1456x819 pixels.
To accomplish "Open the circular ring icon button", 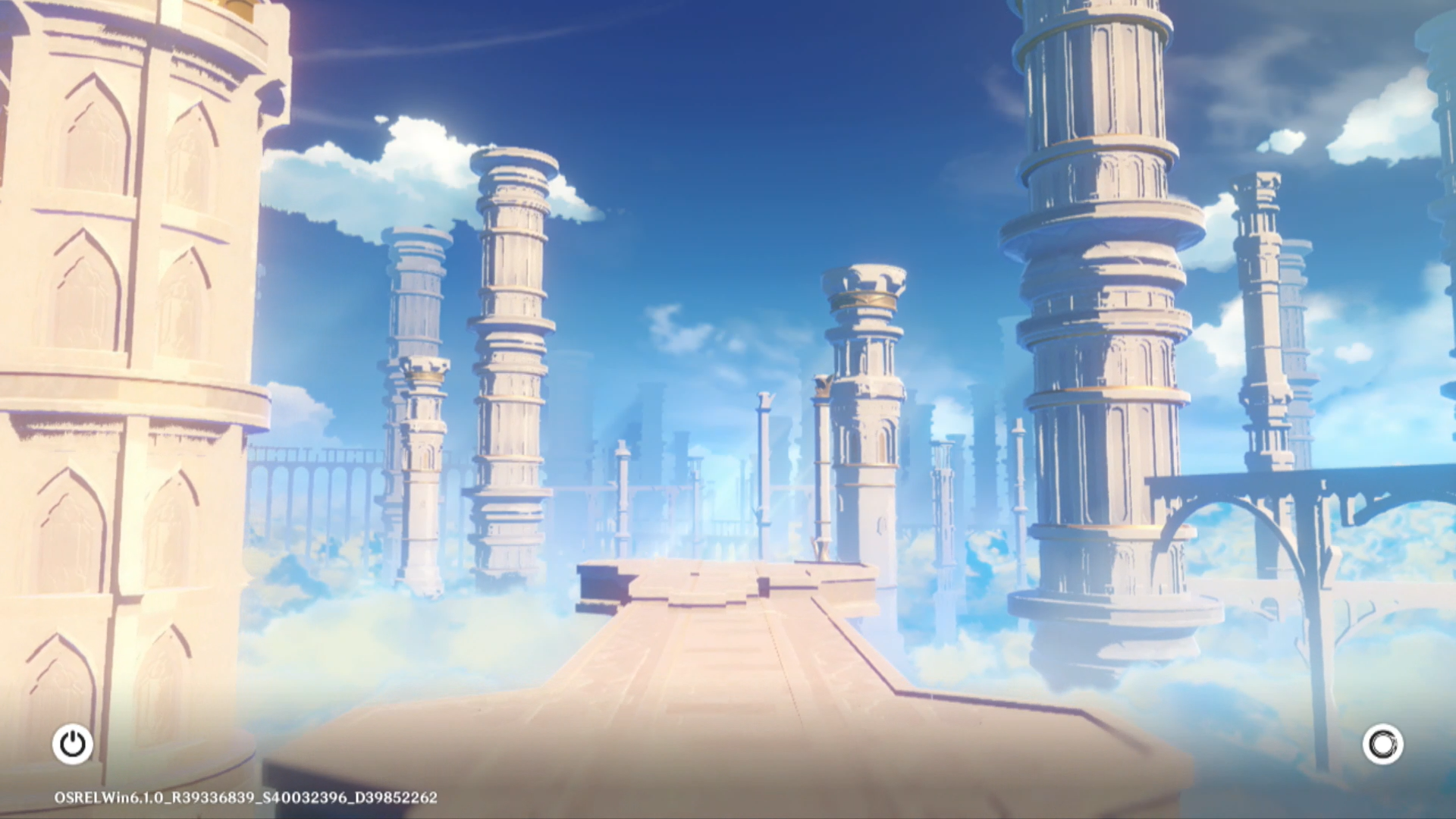I will [x=1382, y=744].
